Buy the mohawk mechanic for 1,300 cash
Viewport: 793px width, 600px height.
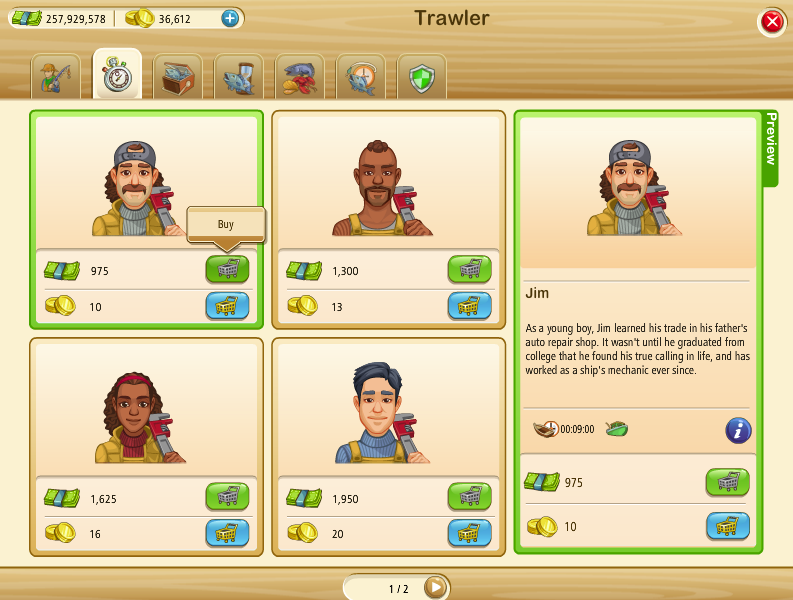click(469, 270)
